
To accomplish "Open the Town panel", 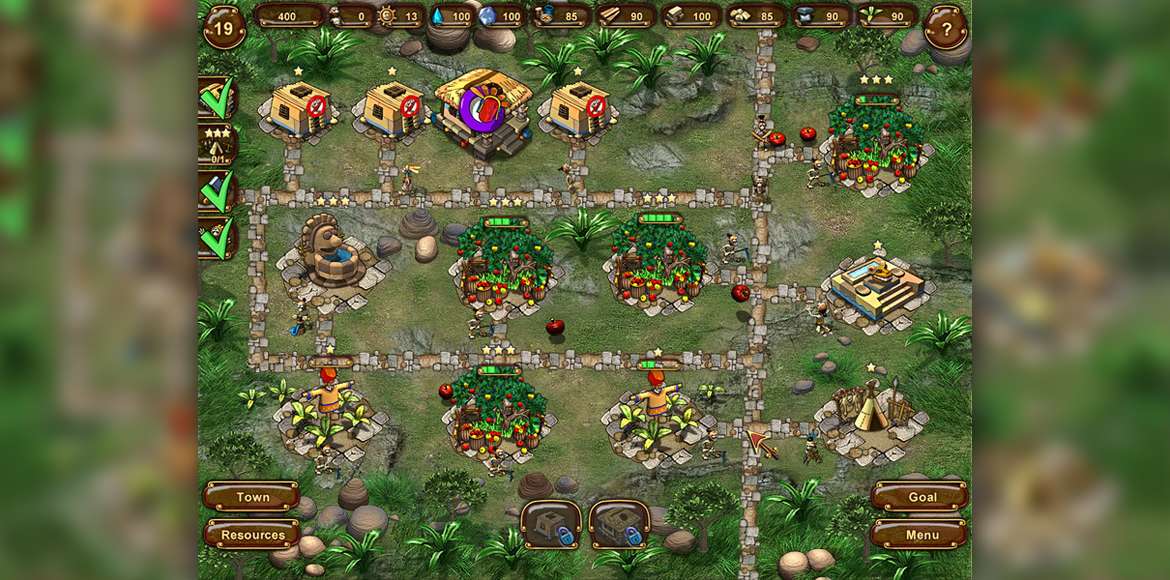I will [x=252, y=497].
